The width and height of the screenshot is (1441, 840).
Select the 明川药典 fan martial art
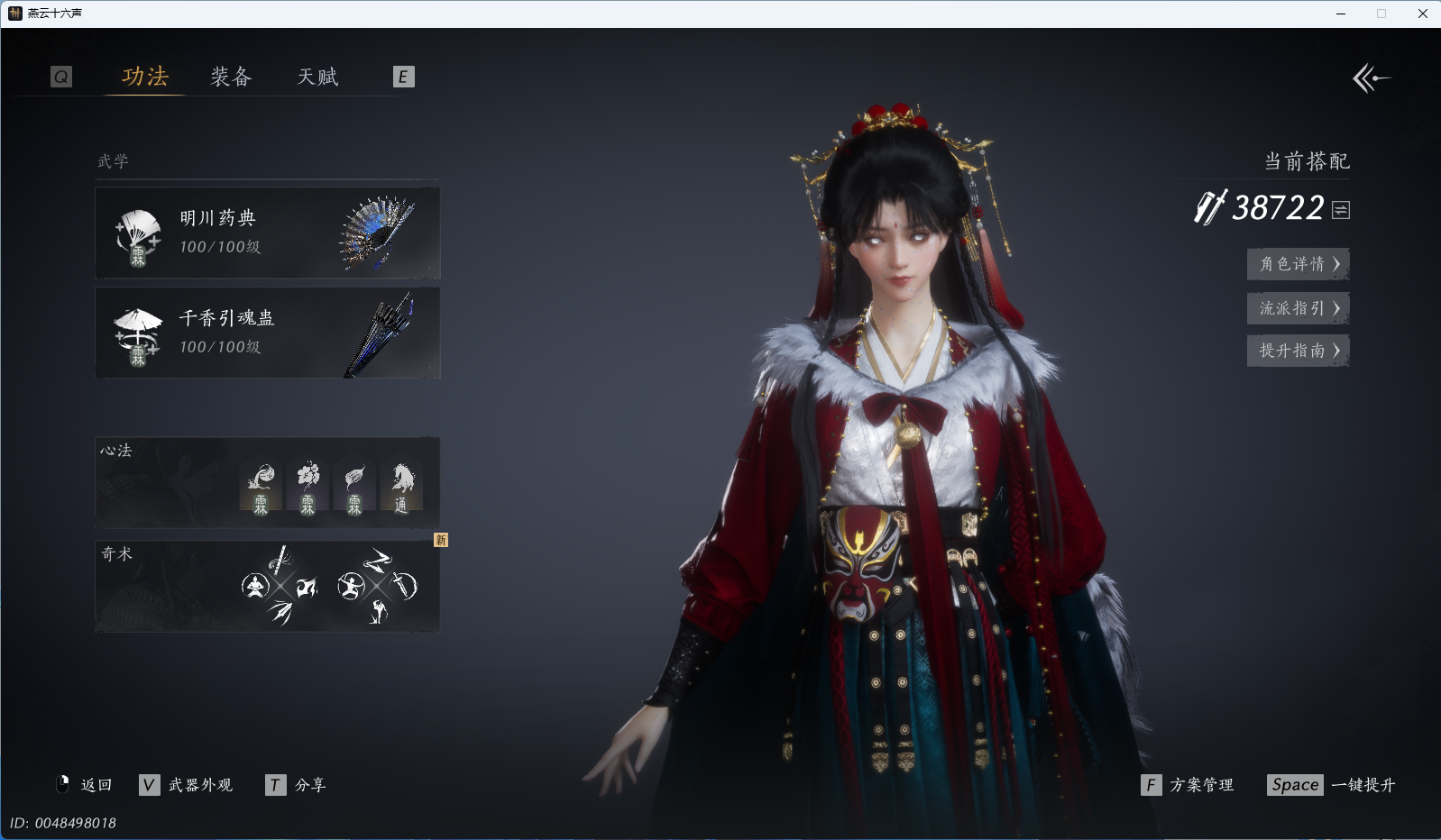(x=268, y=233)
